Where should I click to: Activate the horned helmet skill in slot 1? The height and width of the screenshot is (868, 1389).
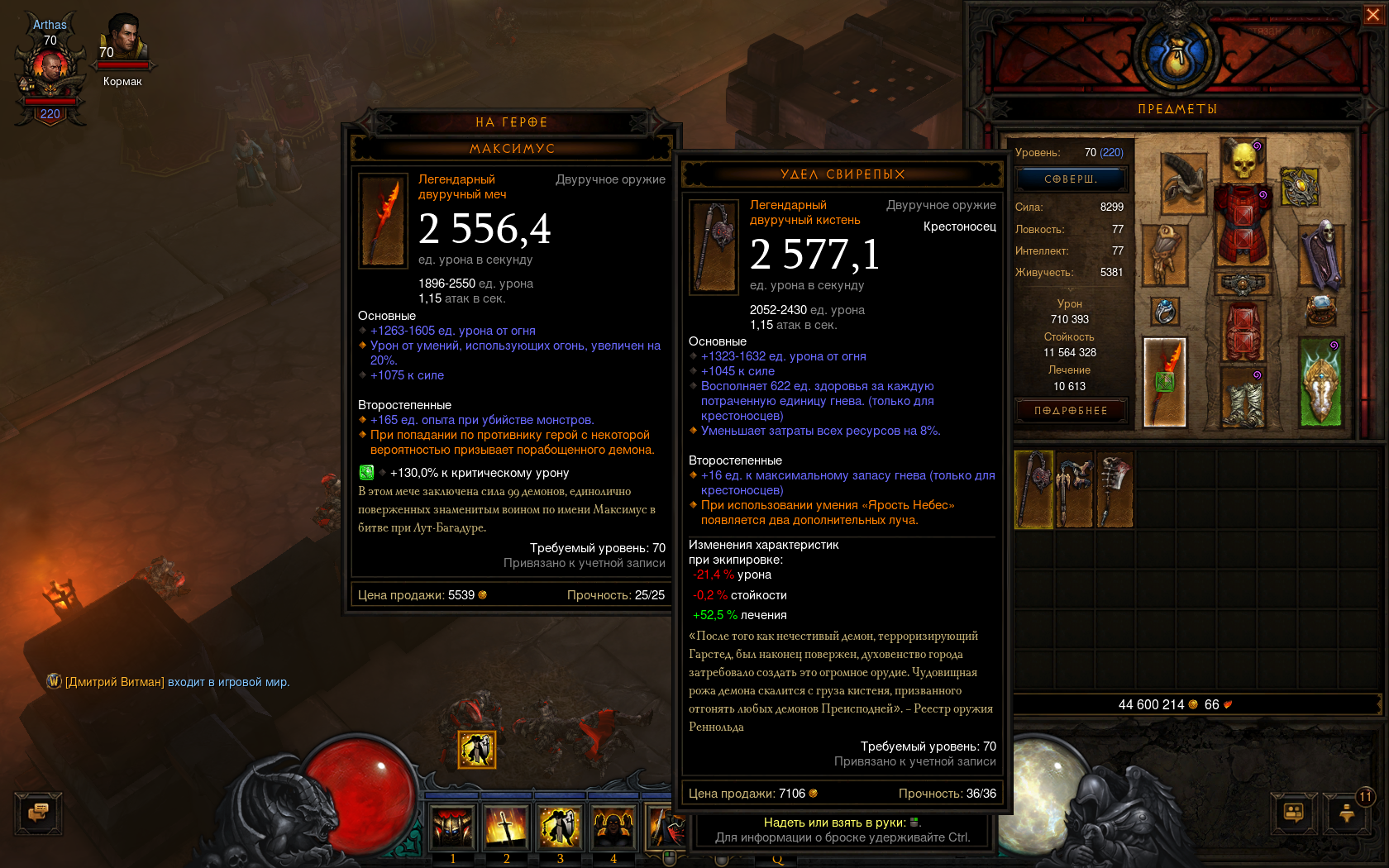[452, 827]
